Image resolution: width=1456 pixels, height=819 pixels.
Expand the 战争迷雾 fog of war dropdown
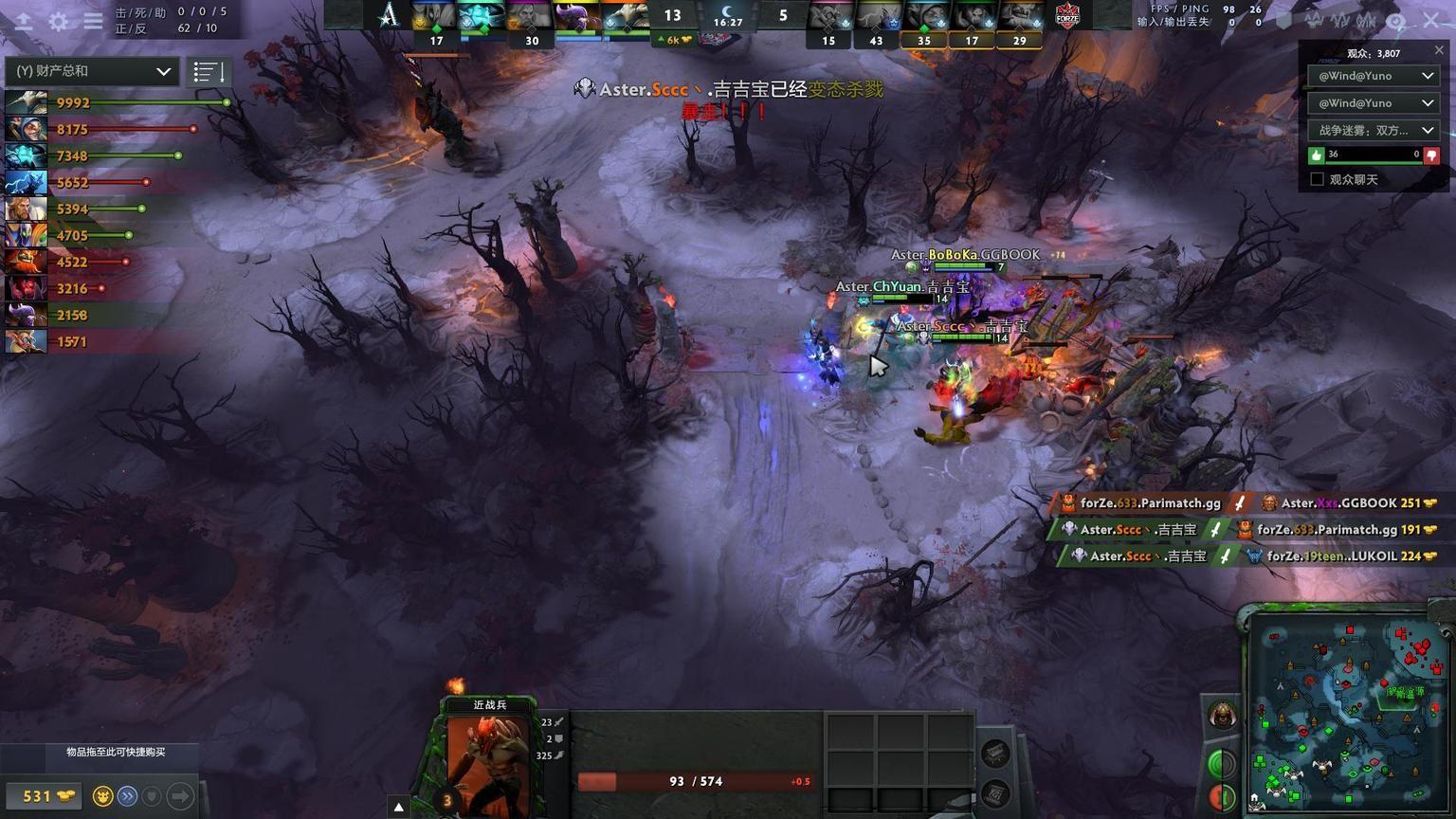click(x=1373, y=130)
